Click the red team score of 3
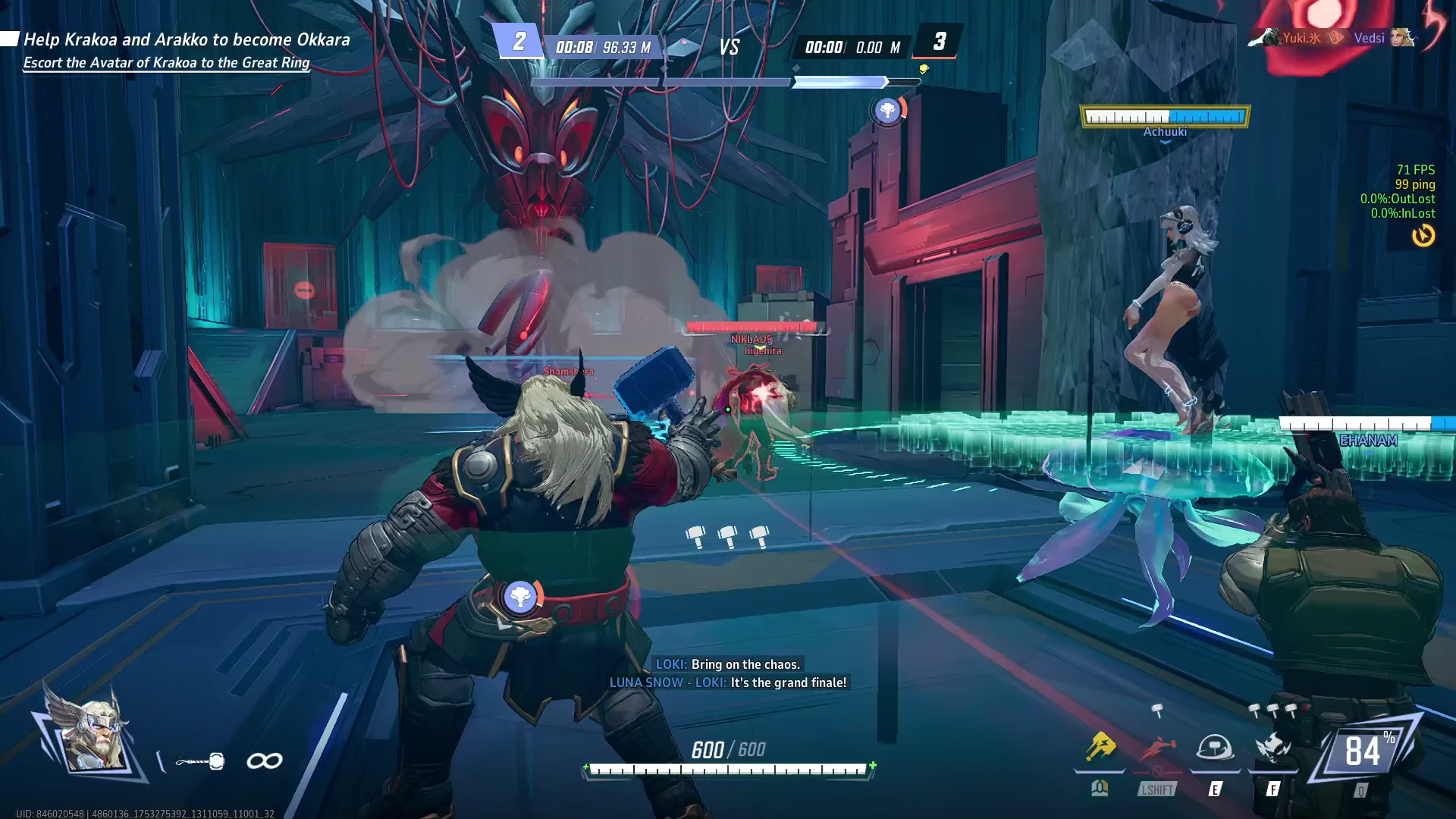 tap(939, 41)
